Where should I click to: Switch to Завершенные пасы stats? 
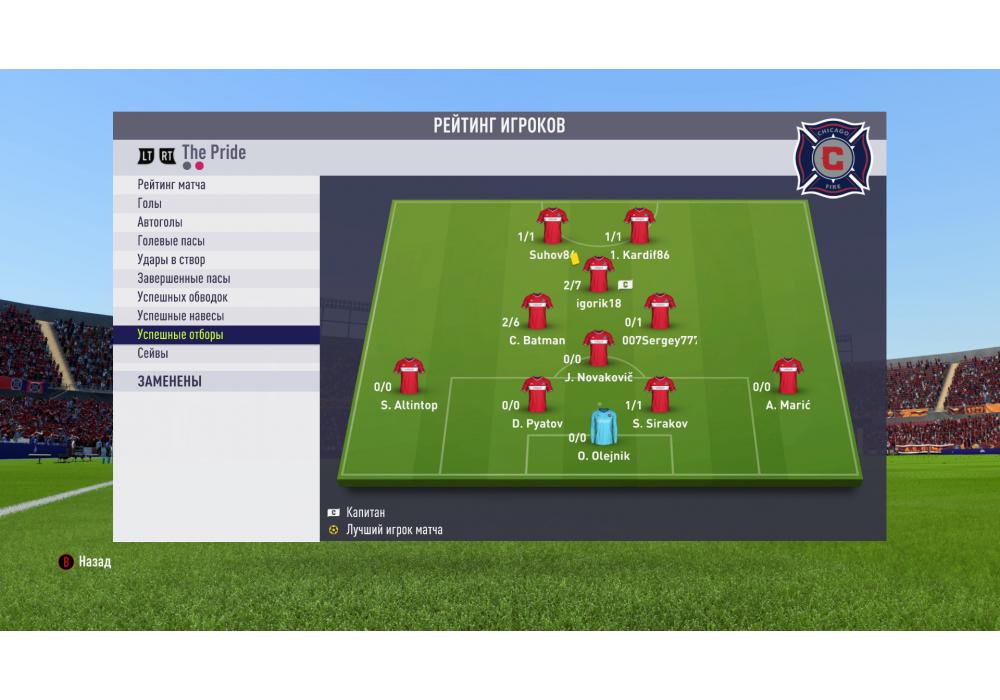click(216, 279)
